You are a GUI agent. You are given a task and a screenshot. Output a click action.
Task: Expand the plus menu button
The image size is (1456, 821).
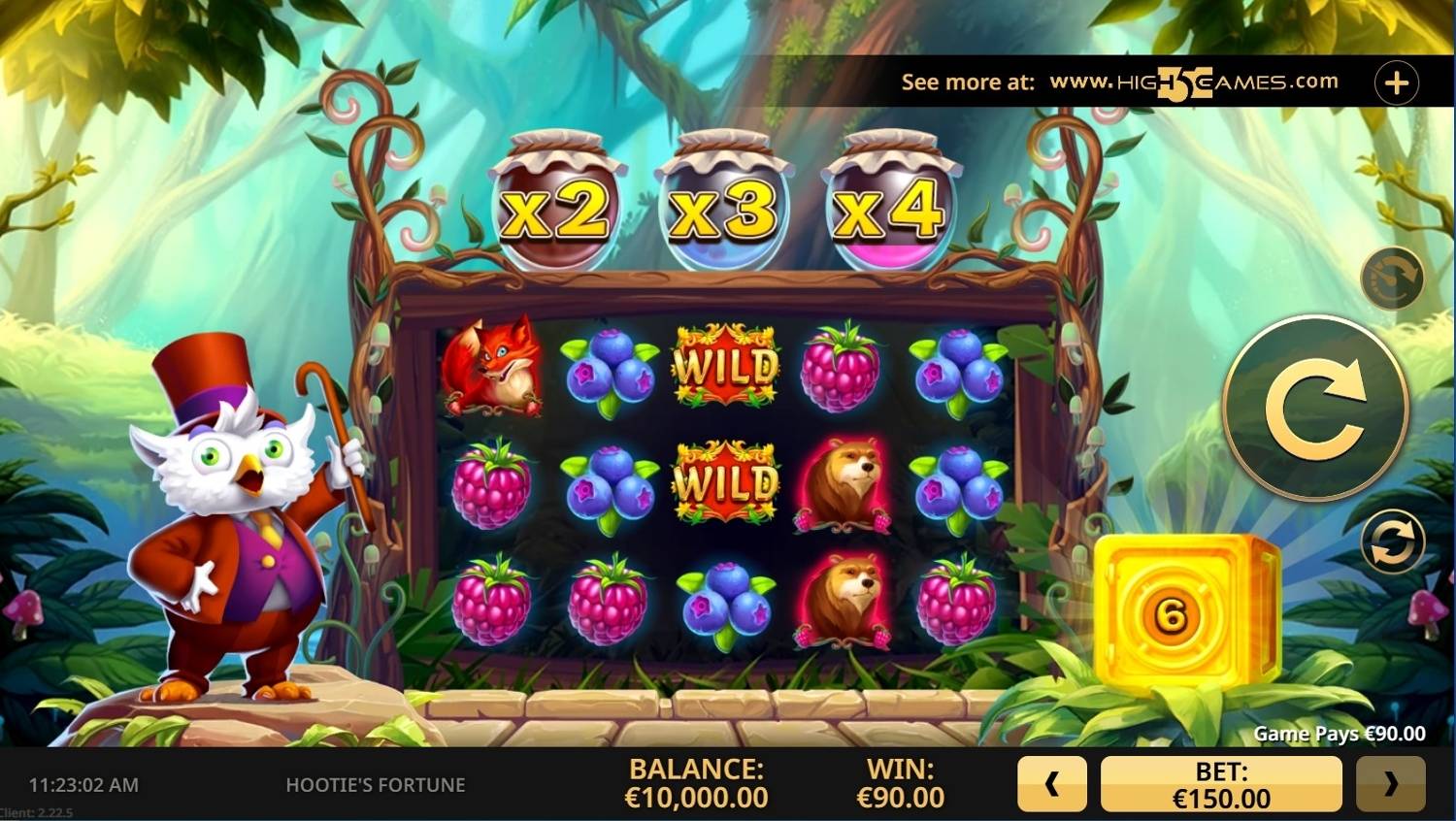tap(1396, 83)
